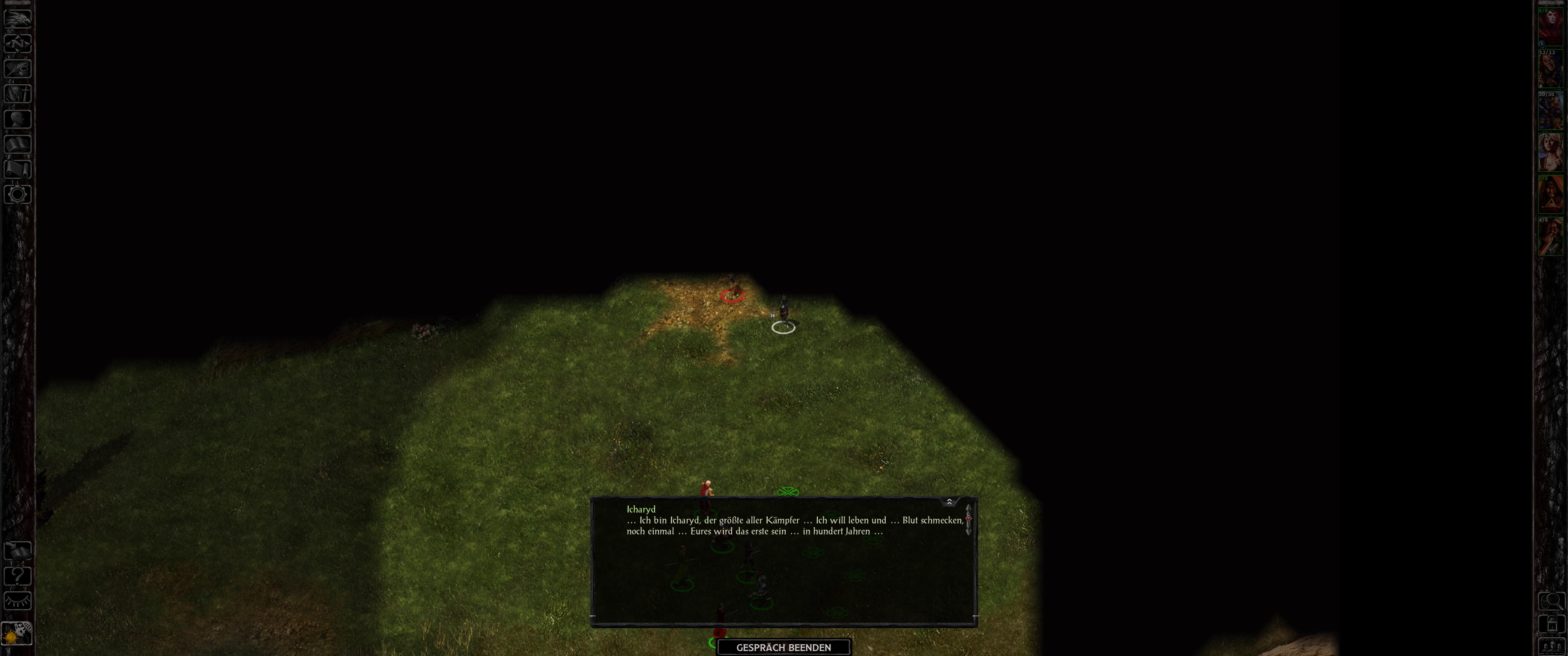Open the mage spellbook icon
Screen dimensions: 1568x656
tap(18, 144)
